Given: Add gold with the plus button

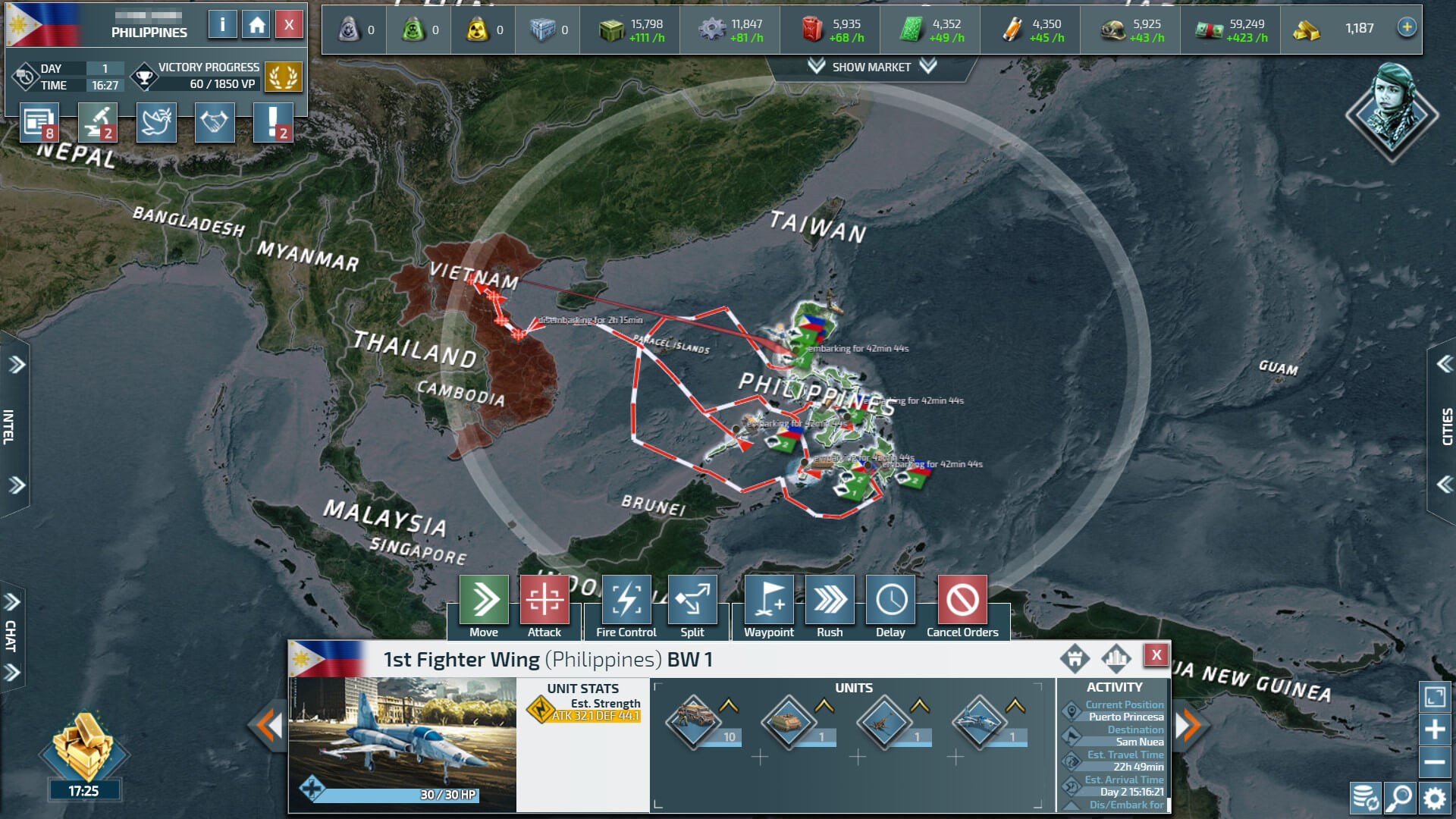Looking at the screenshot, I should (1407, 27).
